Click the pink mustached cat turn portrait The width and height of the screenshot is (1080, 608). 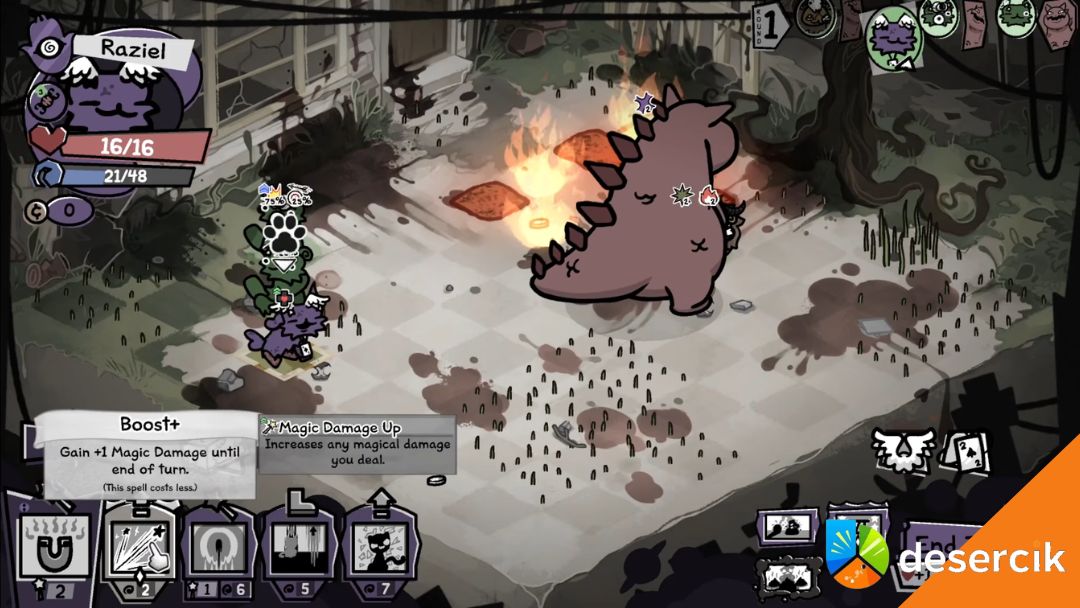coord(1055,22)
